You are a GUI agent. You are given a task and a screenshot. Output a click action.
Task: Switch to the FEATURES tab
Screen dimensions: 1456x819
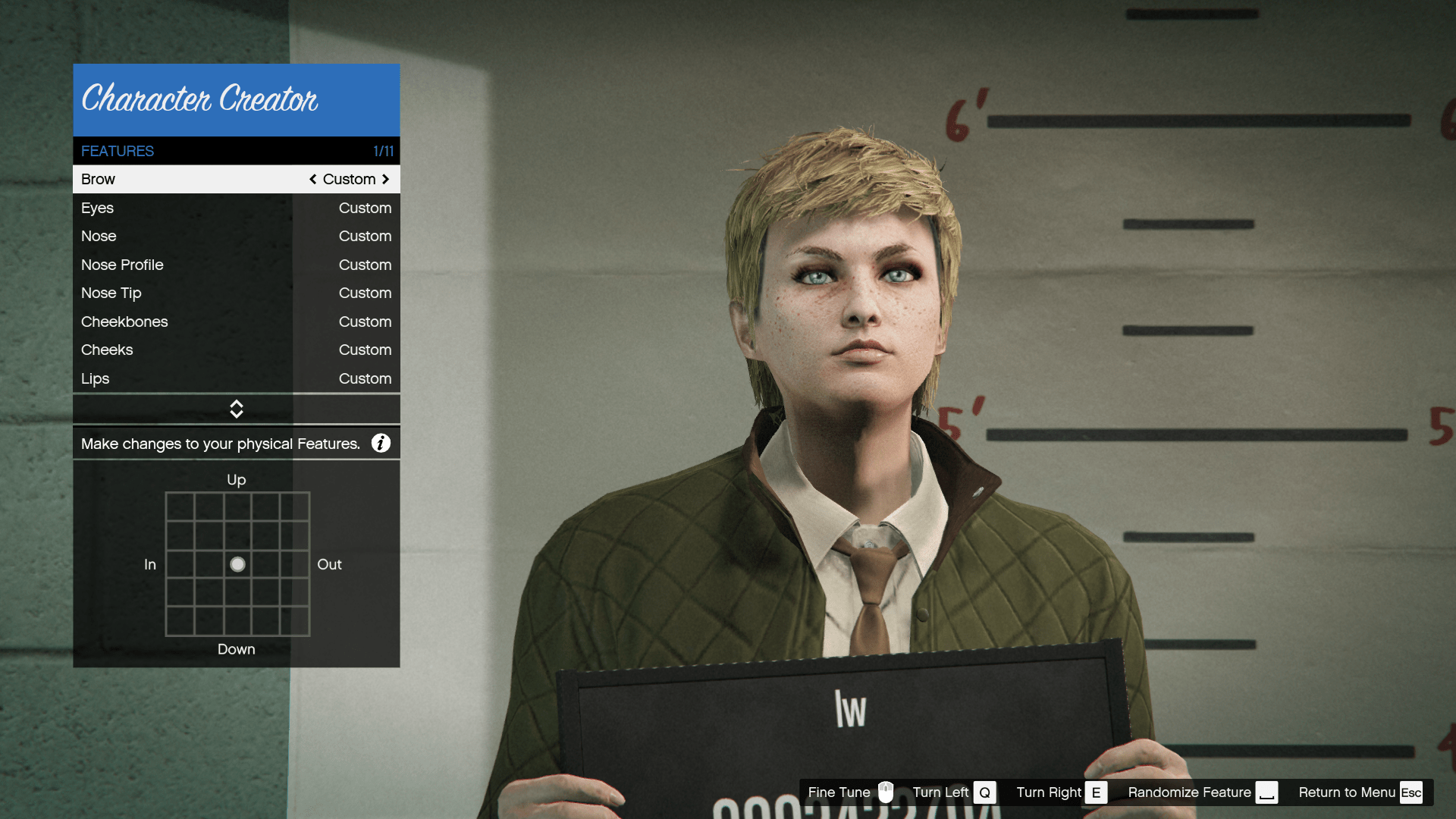118,151
